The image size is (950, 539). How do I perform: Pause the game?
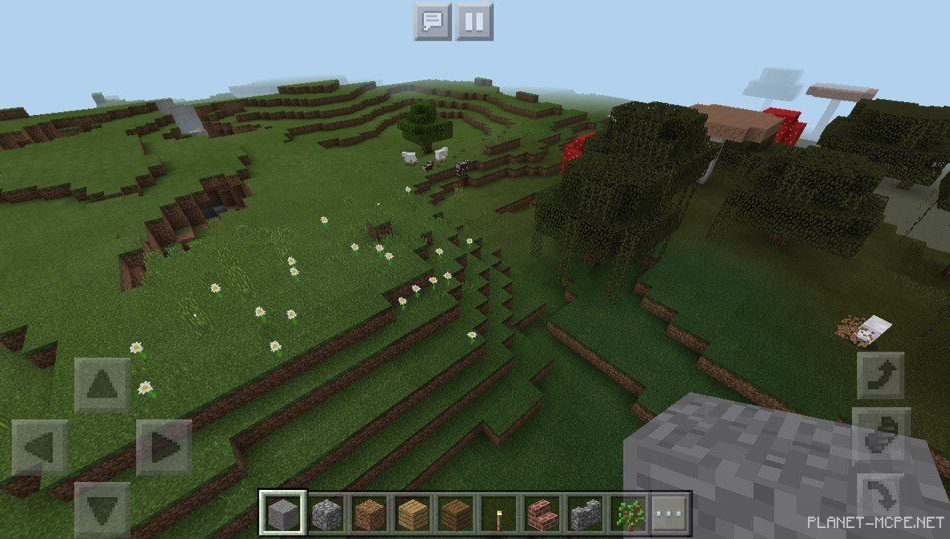[x=475, y=21]
